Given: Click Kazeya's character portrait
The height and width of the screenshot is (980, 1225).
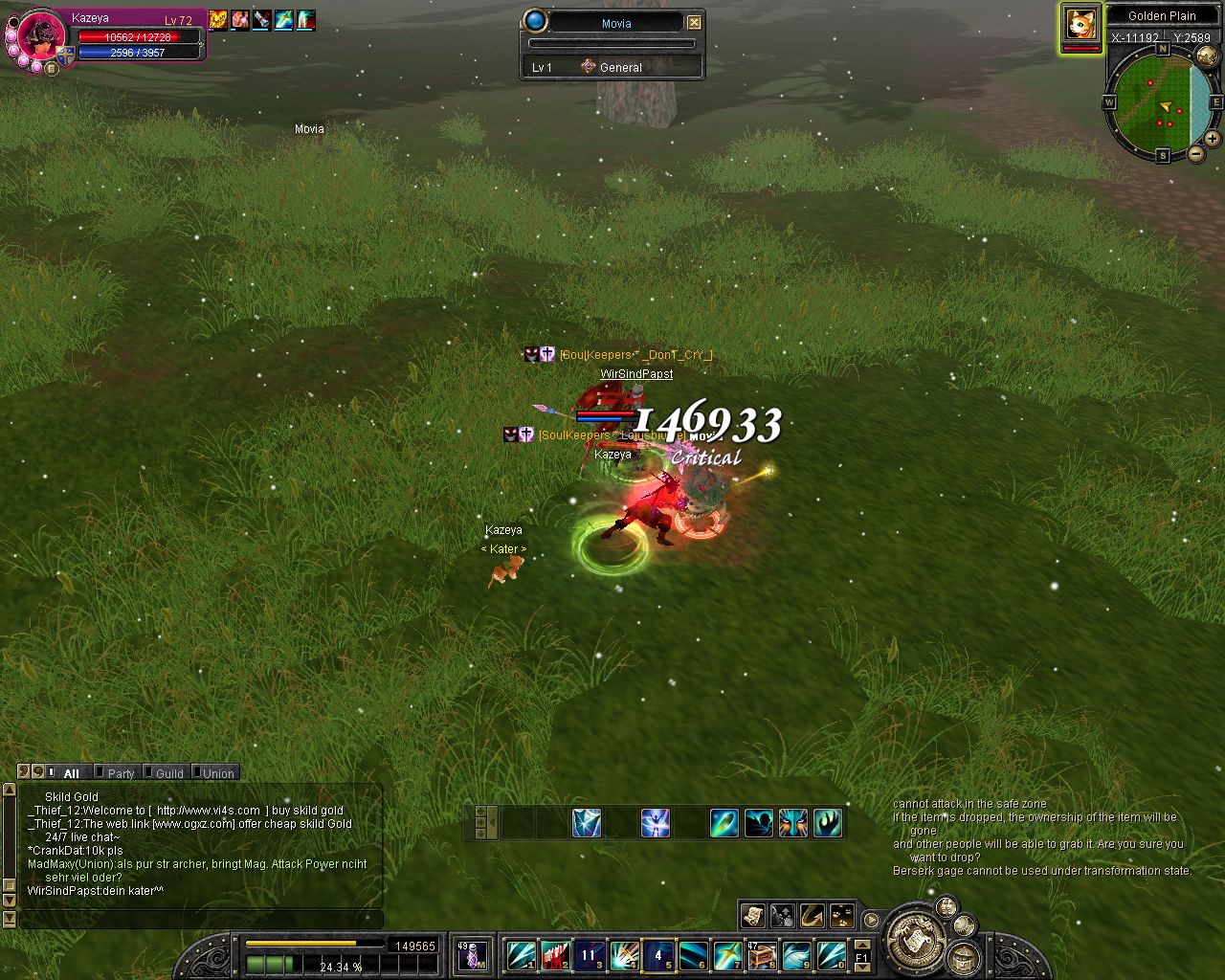Looking at the screenshot, I should tap(42, 38).
